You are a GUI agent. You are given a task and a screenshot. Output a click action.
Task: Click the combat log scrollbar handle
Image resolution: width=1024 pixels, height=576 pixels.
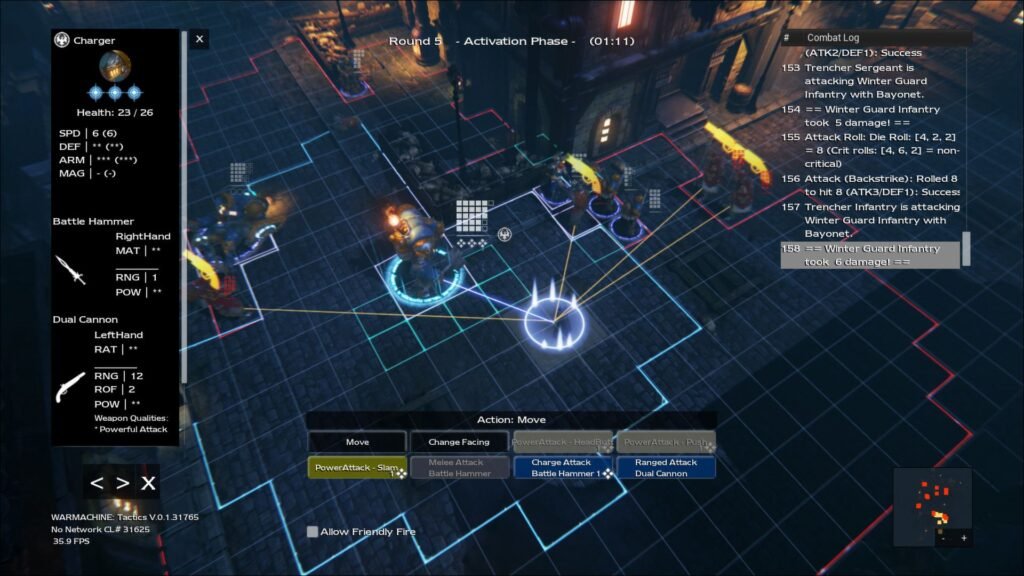point(966,250)
